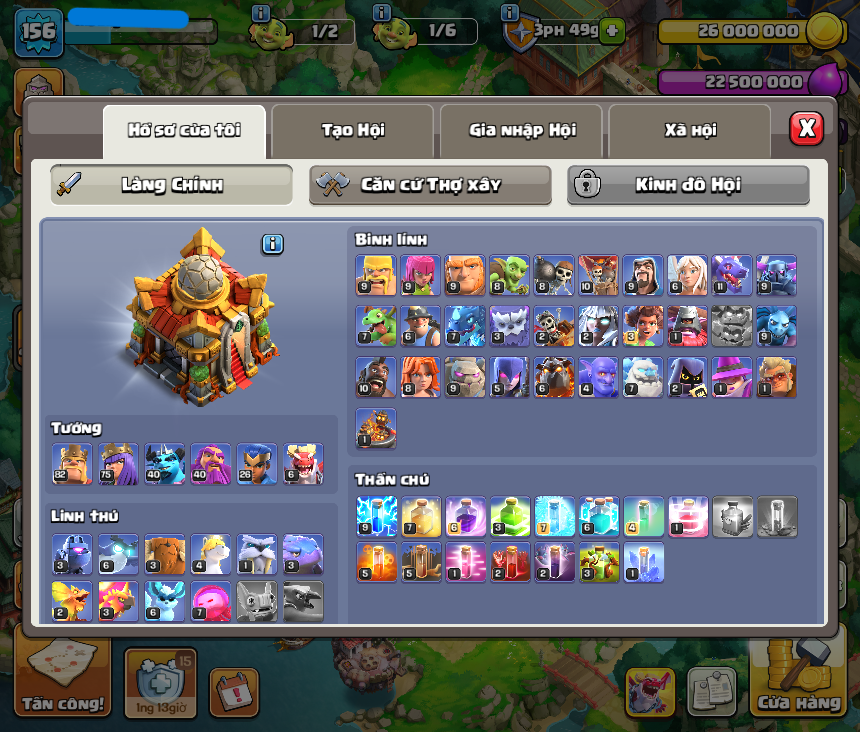Select the locked Kinh đô Hội button

(688, 185)
